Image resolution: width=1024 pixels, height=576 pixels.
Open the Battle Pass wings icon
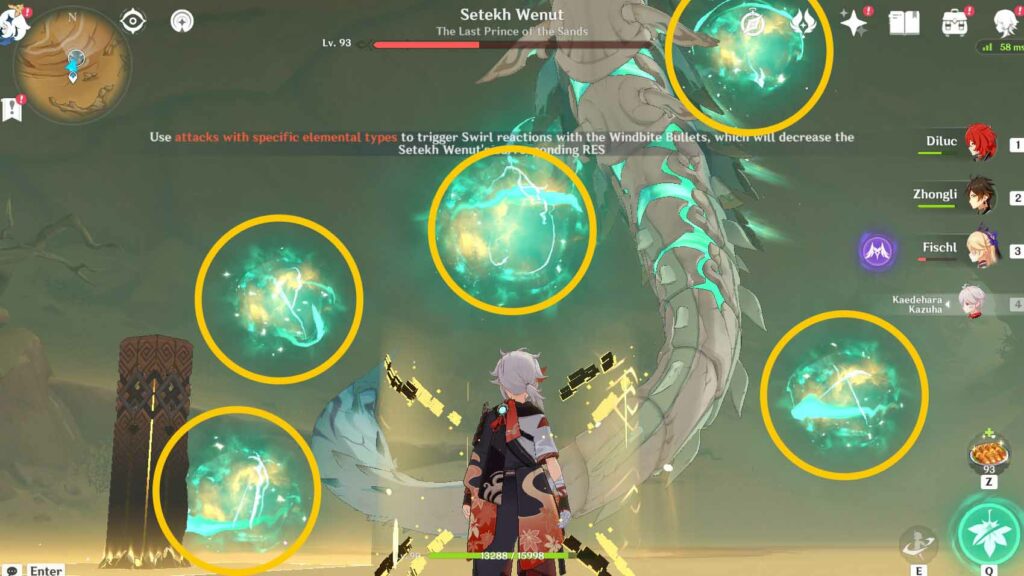(804, 22)
